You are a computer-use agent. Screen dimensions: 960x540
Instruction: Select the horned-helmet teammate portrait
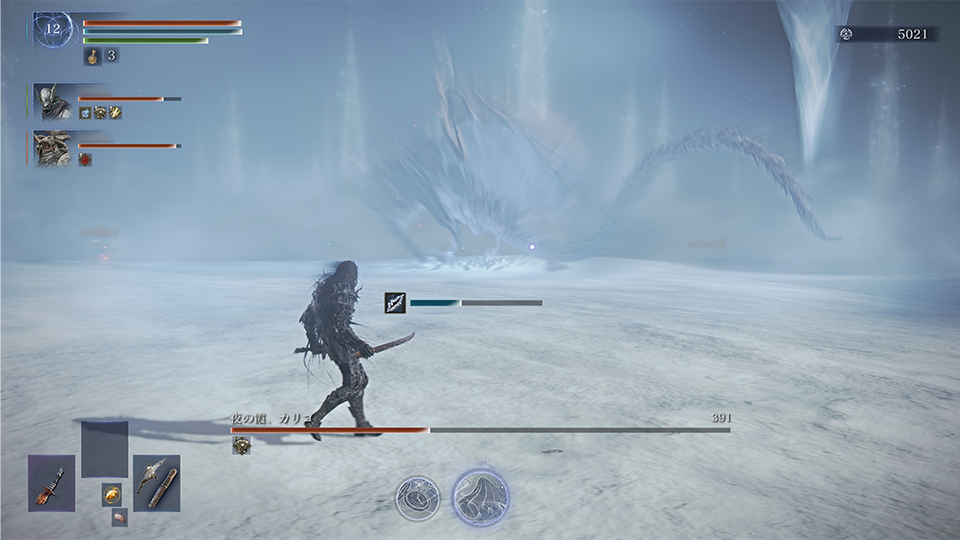(x=53, y=101)
